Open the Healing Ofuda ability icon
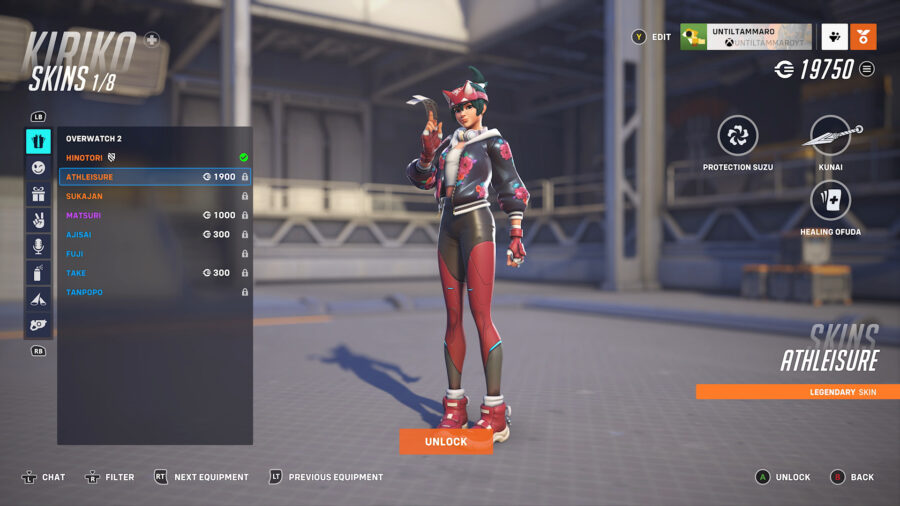This screenshot has width=900, height=506. click(x=831, y=201)
